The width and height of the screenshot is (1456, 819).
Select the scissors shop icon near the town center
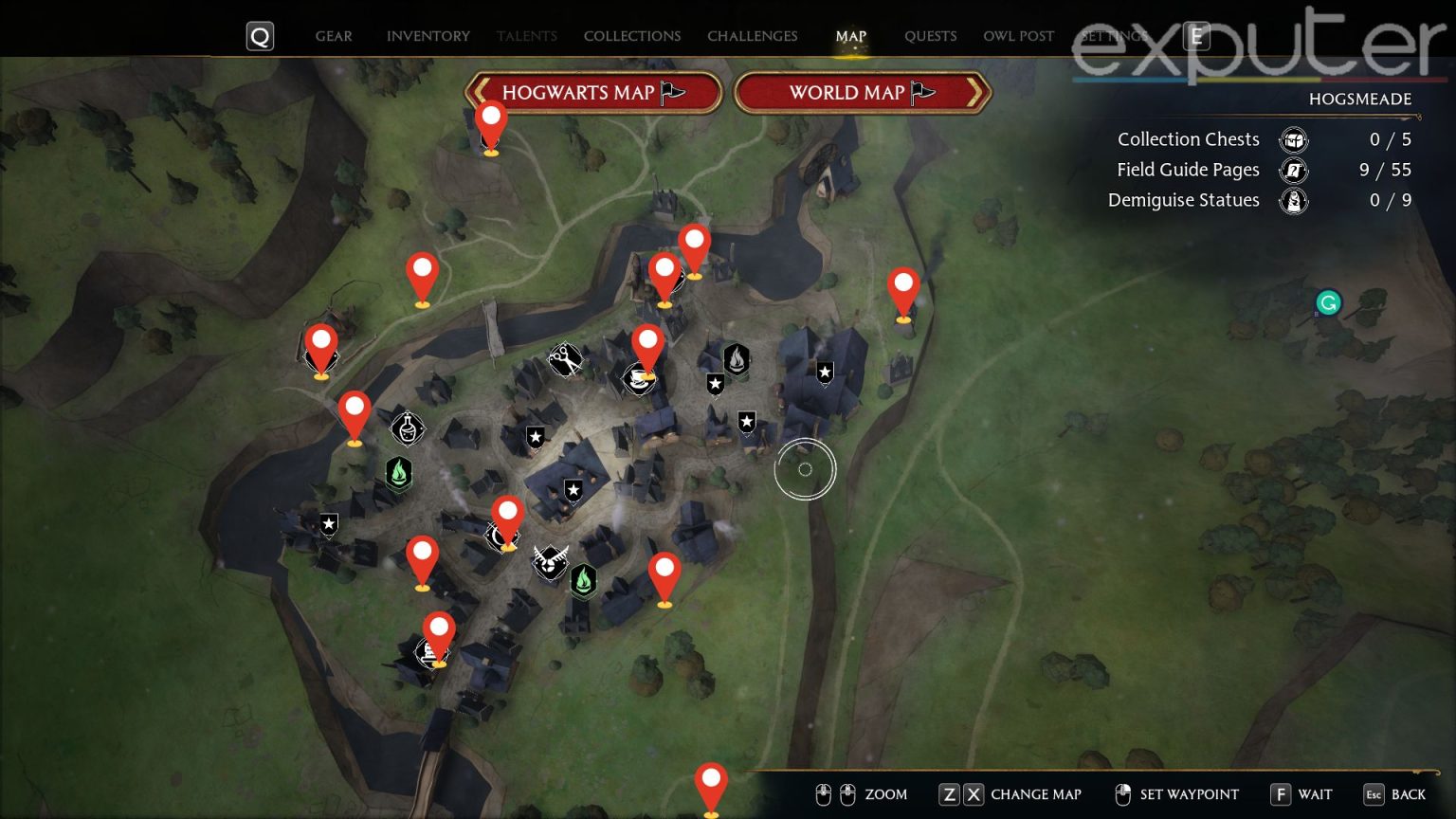565,360
